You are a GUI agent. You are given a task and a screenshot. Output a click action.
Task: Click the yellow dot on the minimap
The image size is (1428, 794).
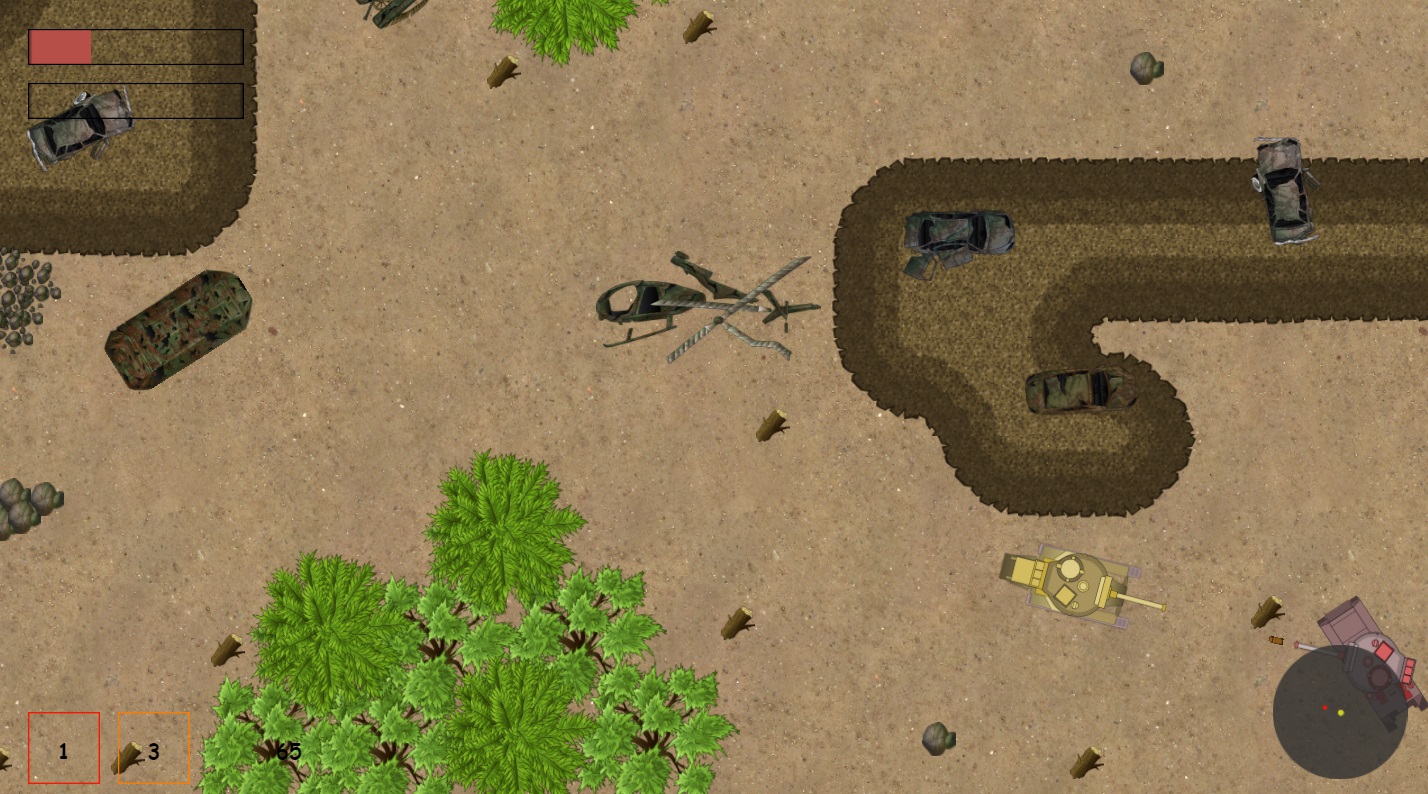point(1341,713)
